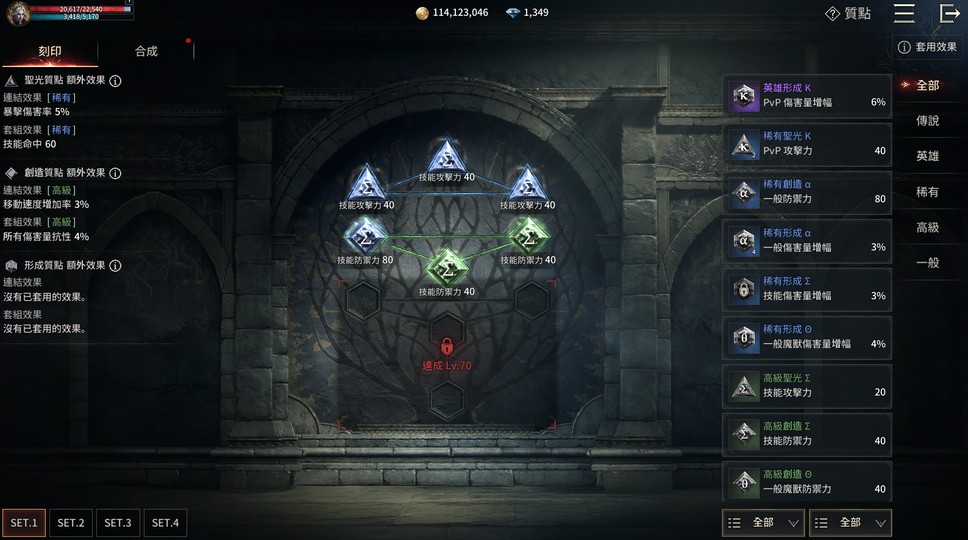Filter list by 傳說 rarity
The width and height of the screenshot is (968, 540).
click(927, 121)
